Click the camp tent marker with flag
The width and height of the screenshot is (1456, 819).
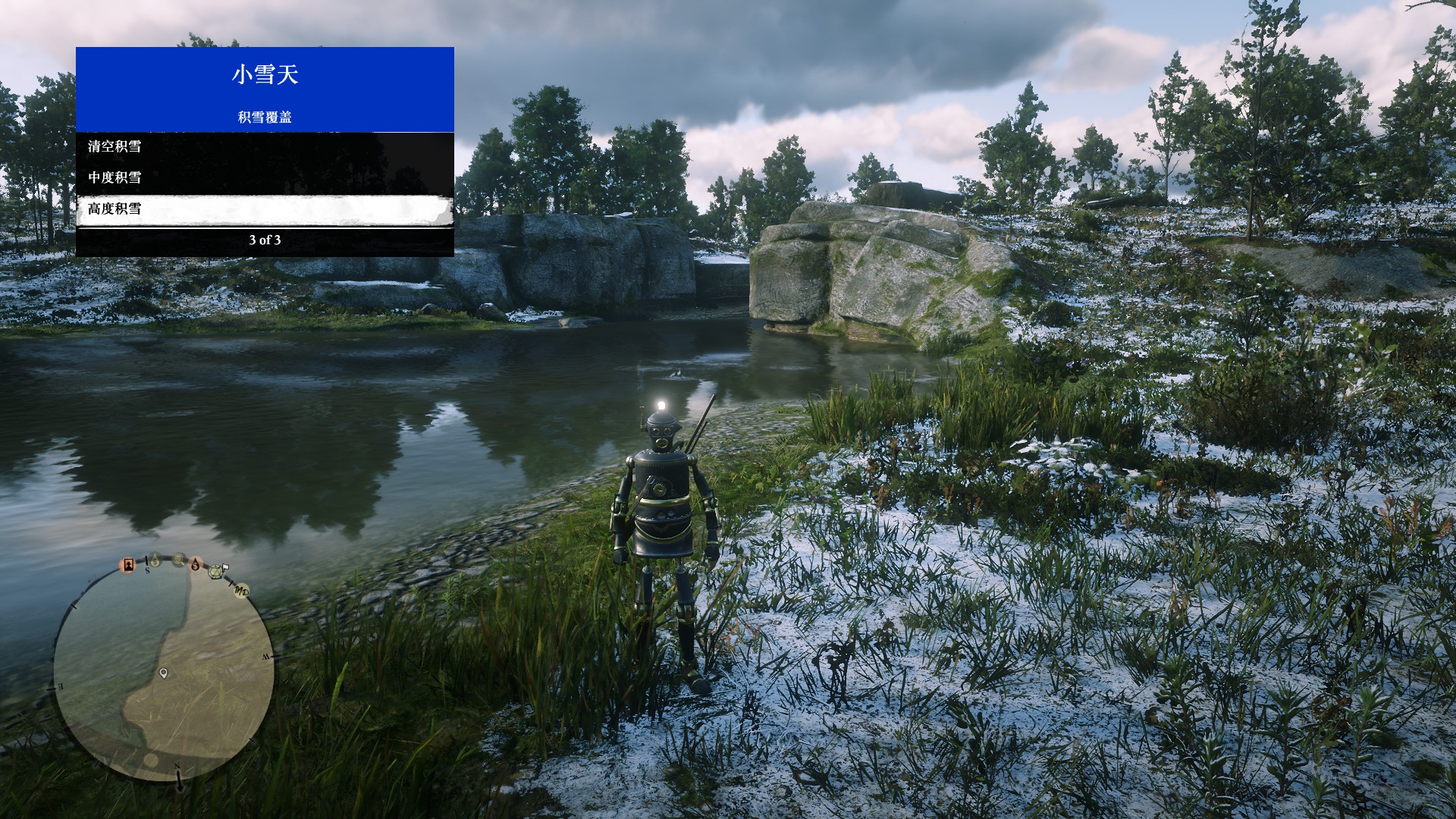click(218, 572)
